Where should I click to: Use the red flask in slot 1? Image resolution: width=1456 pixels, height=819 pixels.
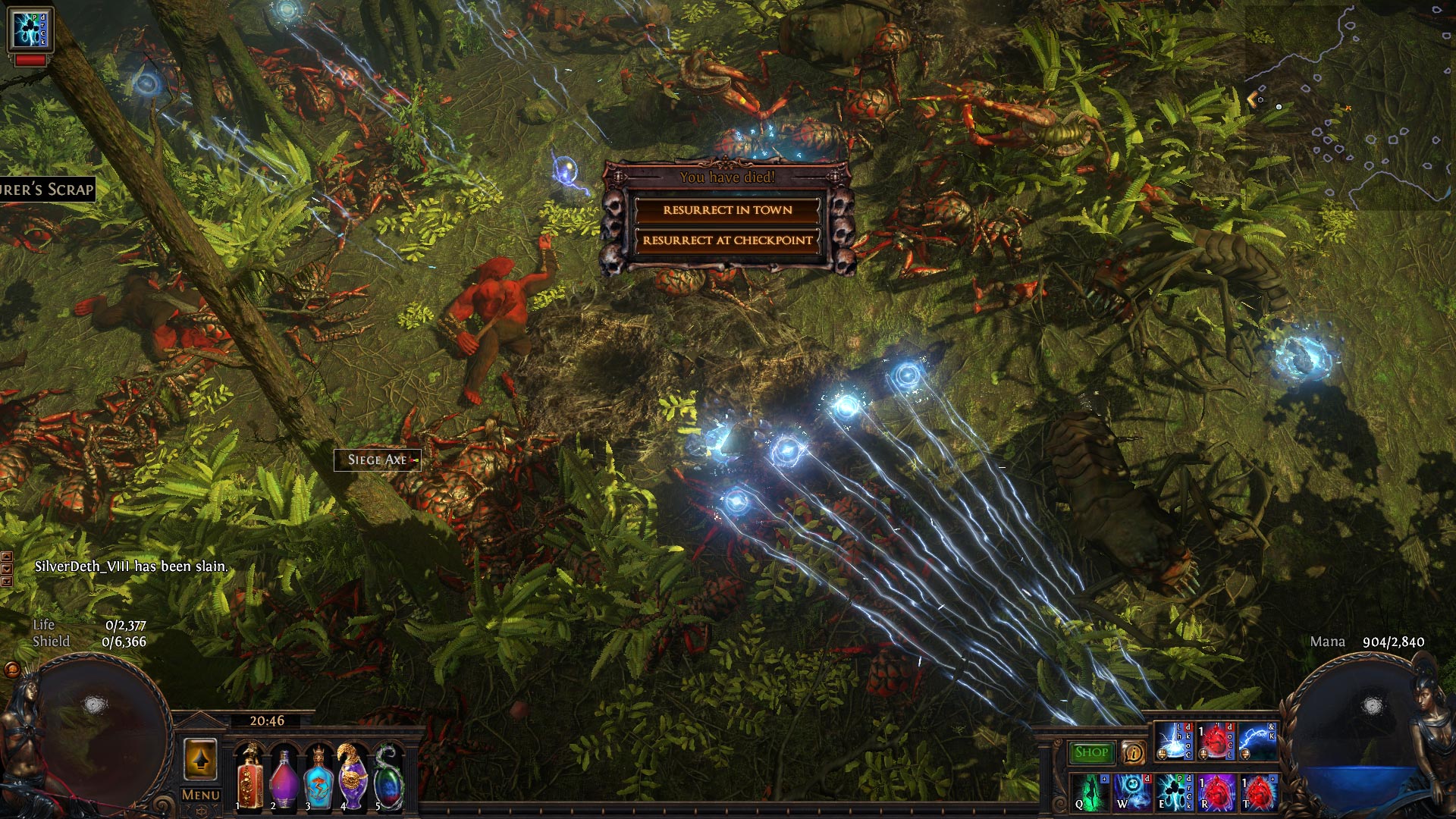coord(249,777)
